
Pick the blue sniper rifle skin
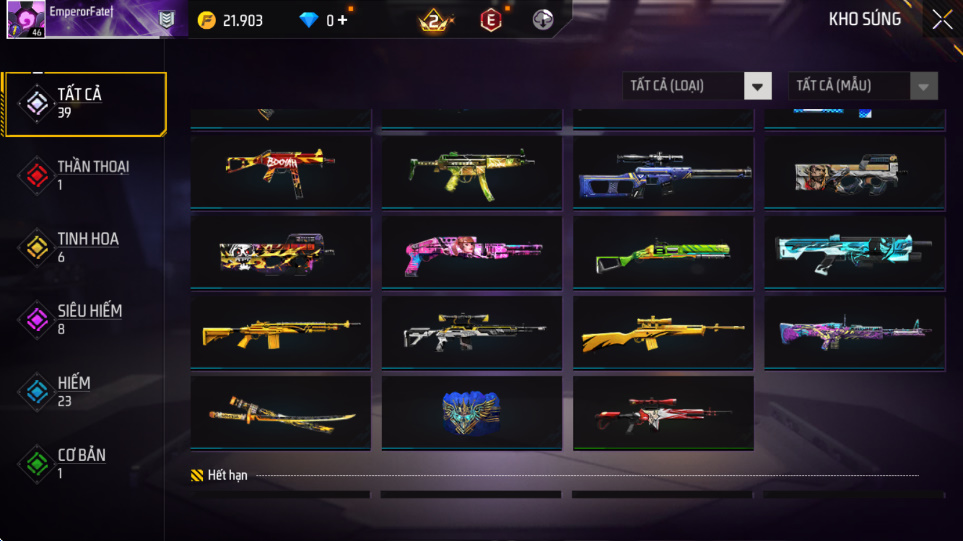tap(662, 172)
